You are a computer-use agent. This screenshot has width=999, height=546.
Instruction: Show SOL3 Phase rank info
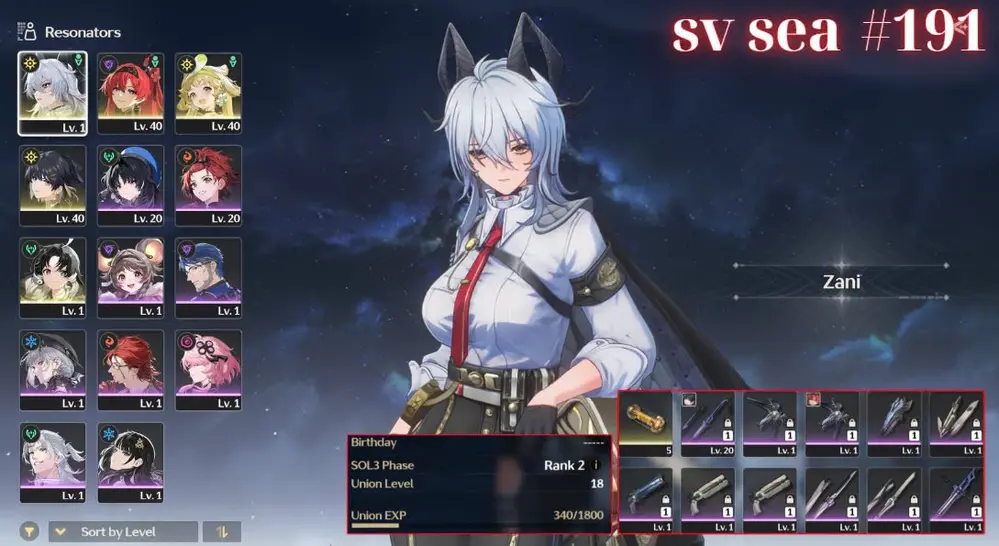point(596,465)
